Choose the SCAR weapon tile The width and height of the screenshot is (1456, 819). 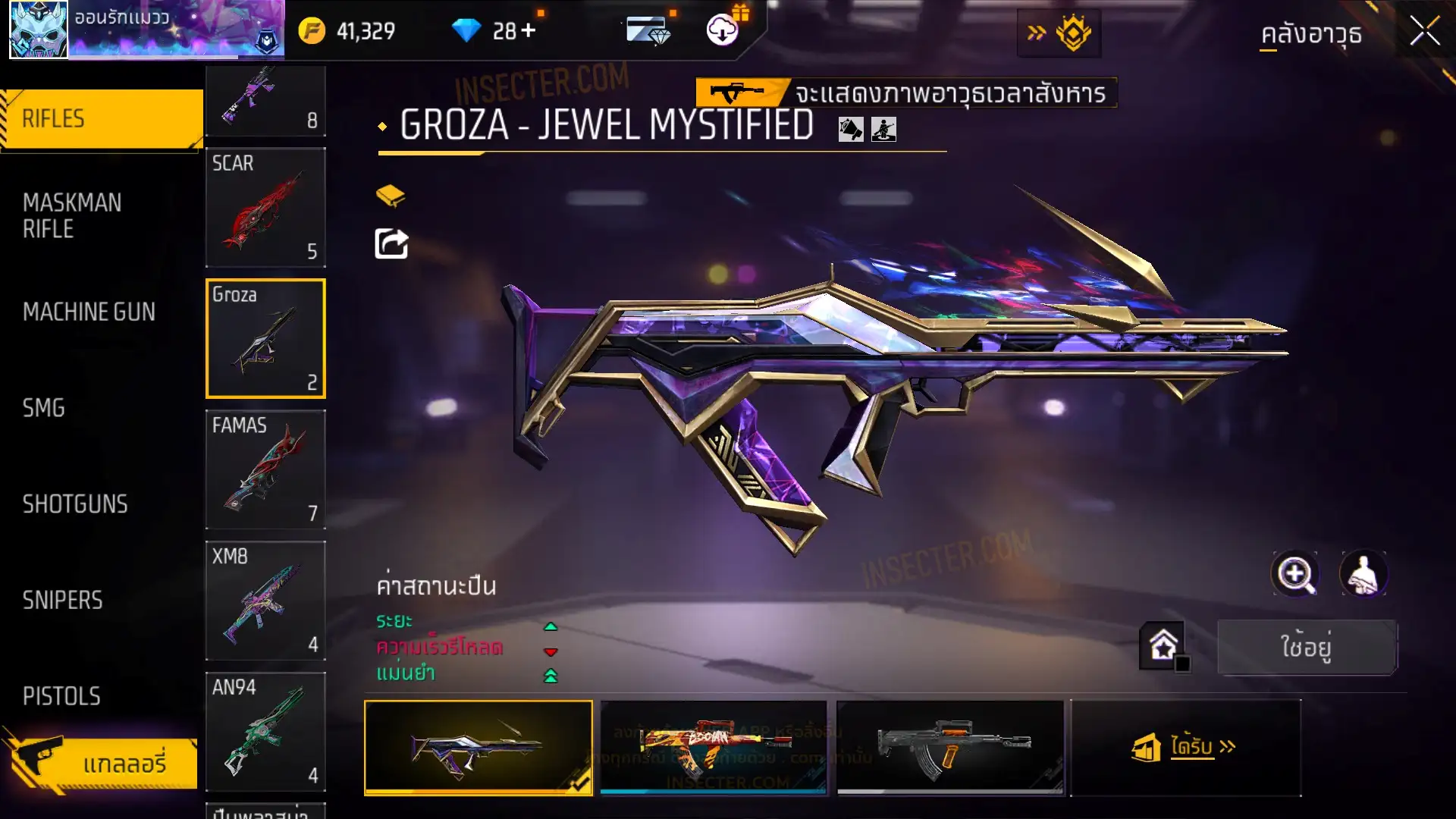pyautogui.click(x=265, y=208)
